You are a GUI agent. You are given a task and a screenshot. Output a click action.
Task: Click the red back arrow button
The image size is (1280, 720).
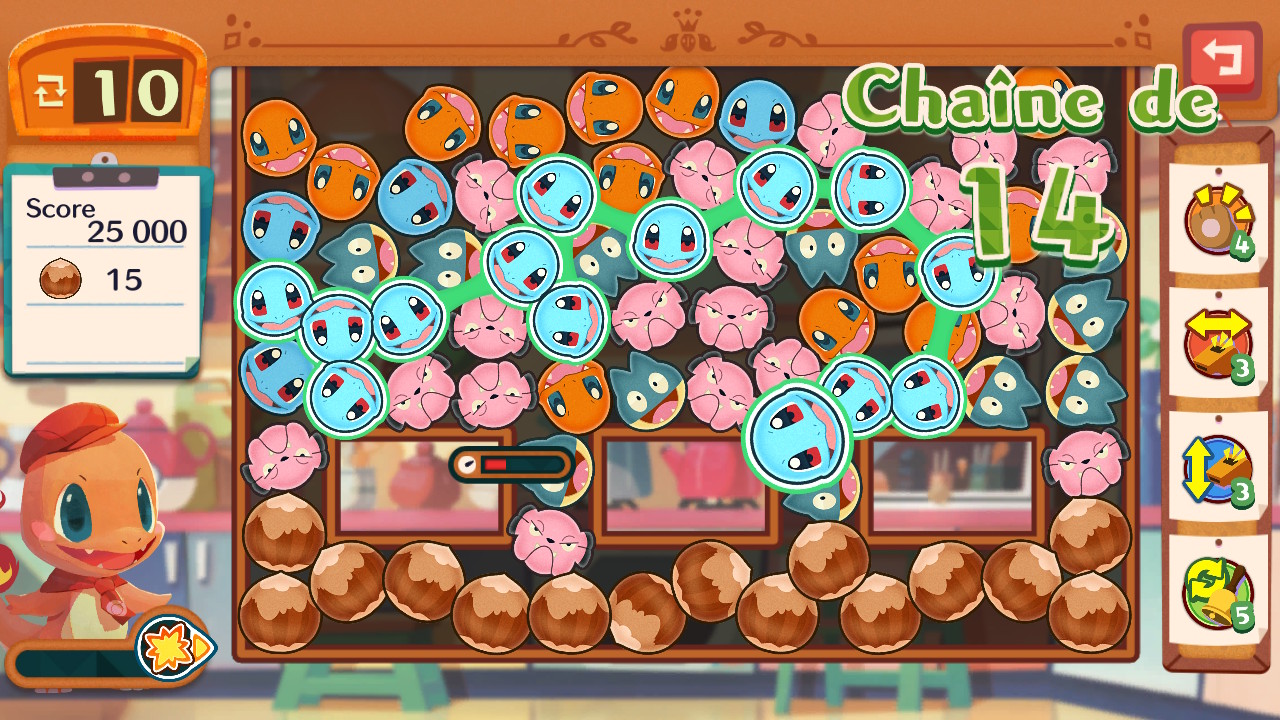pos(1222,60)
